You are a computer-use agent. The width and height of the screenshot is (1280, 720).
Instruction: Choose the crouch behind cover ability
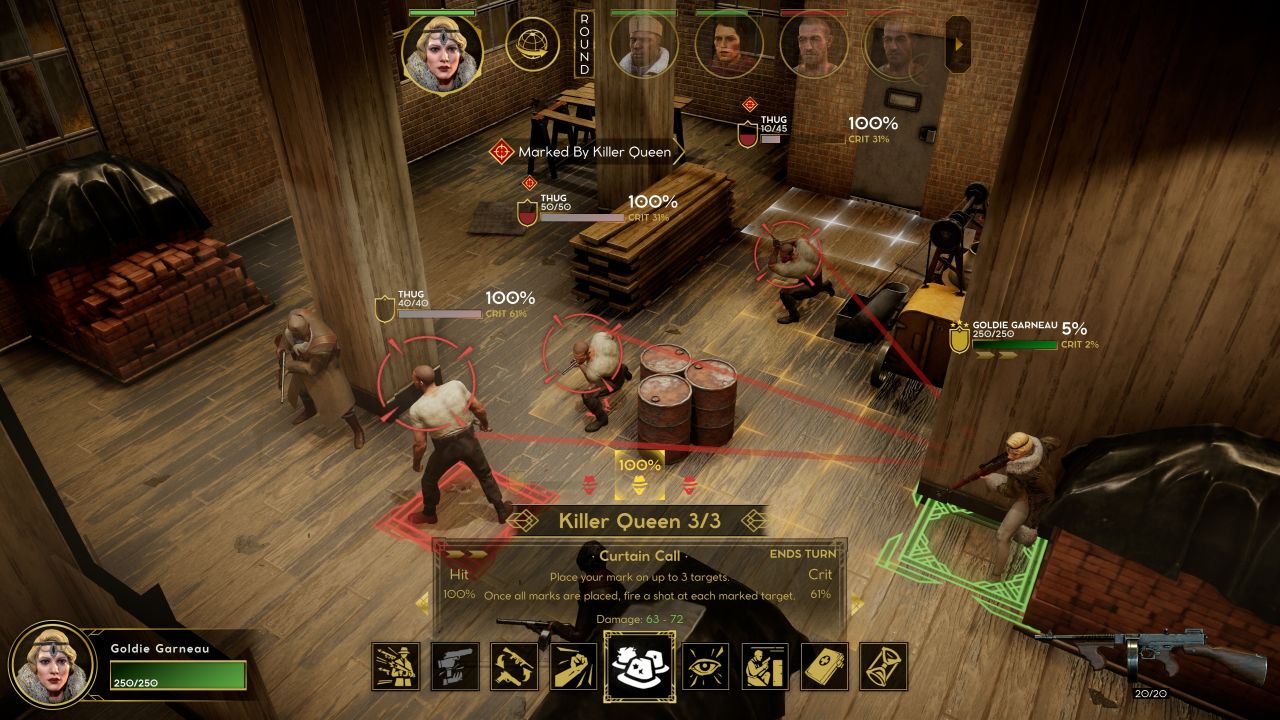point(765,667)
